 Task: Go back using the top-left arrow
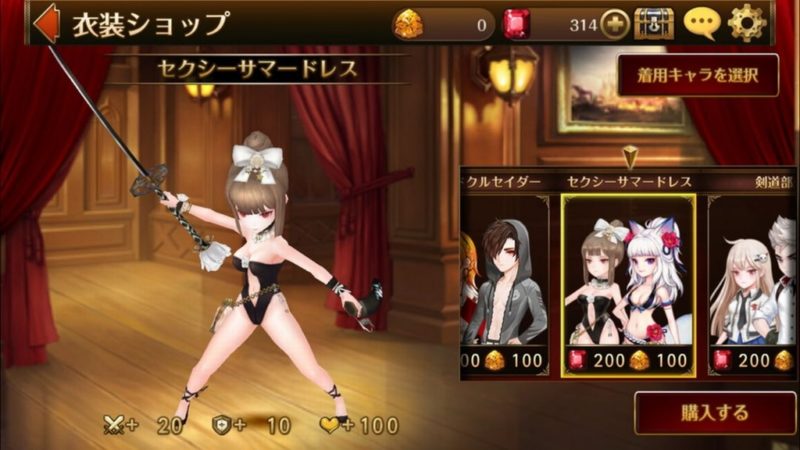(x=46, y=24)
